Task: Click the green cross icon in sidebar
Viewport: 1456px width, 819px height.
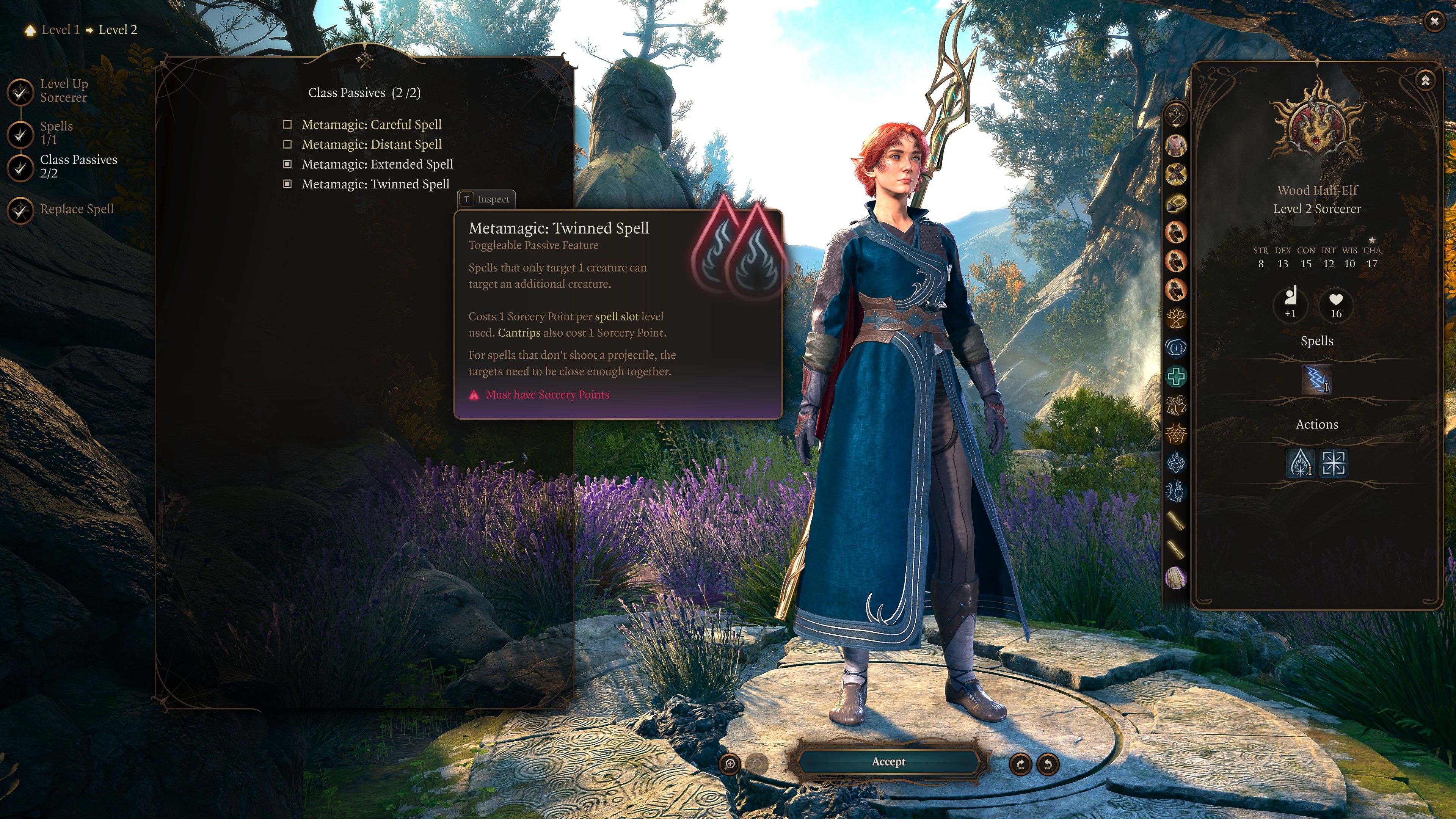Action: pos(1176,377)
